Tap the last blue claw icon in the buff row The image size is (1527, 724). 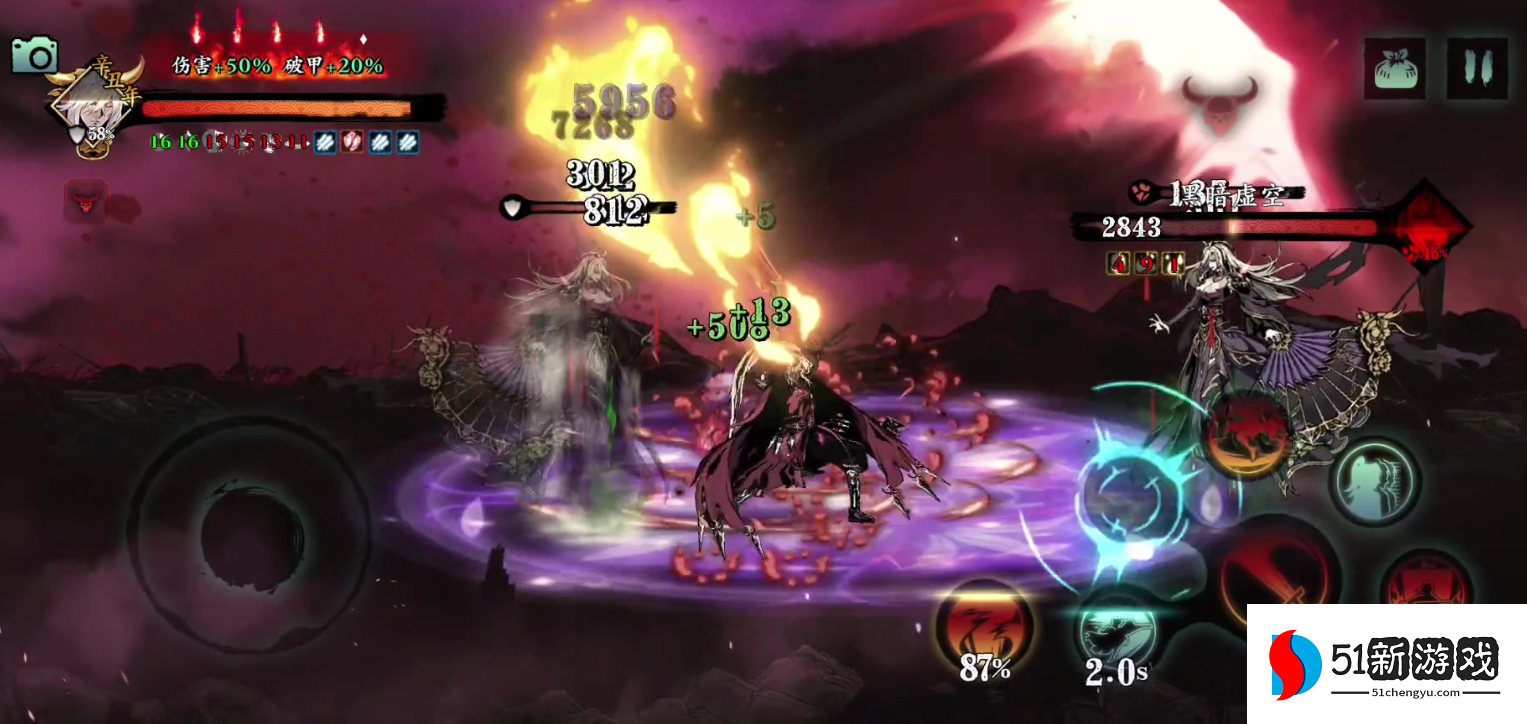409,142
